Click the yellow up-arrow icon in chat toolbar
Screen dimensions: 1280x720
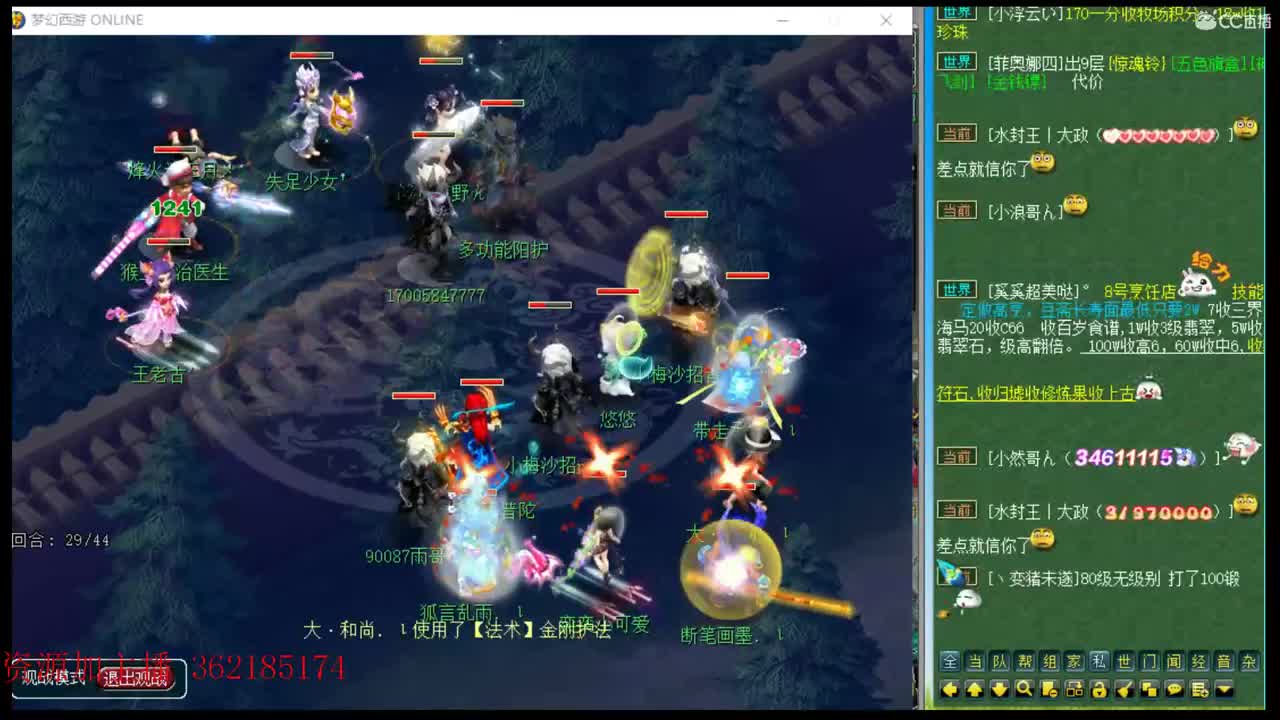pyautogui.click(x=974, y=687)
